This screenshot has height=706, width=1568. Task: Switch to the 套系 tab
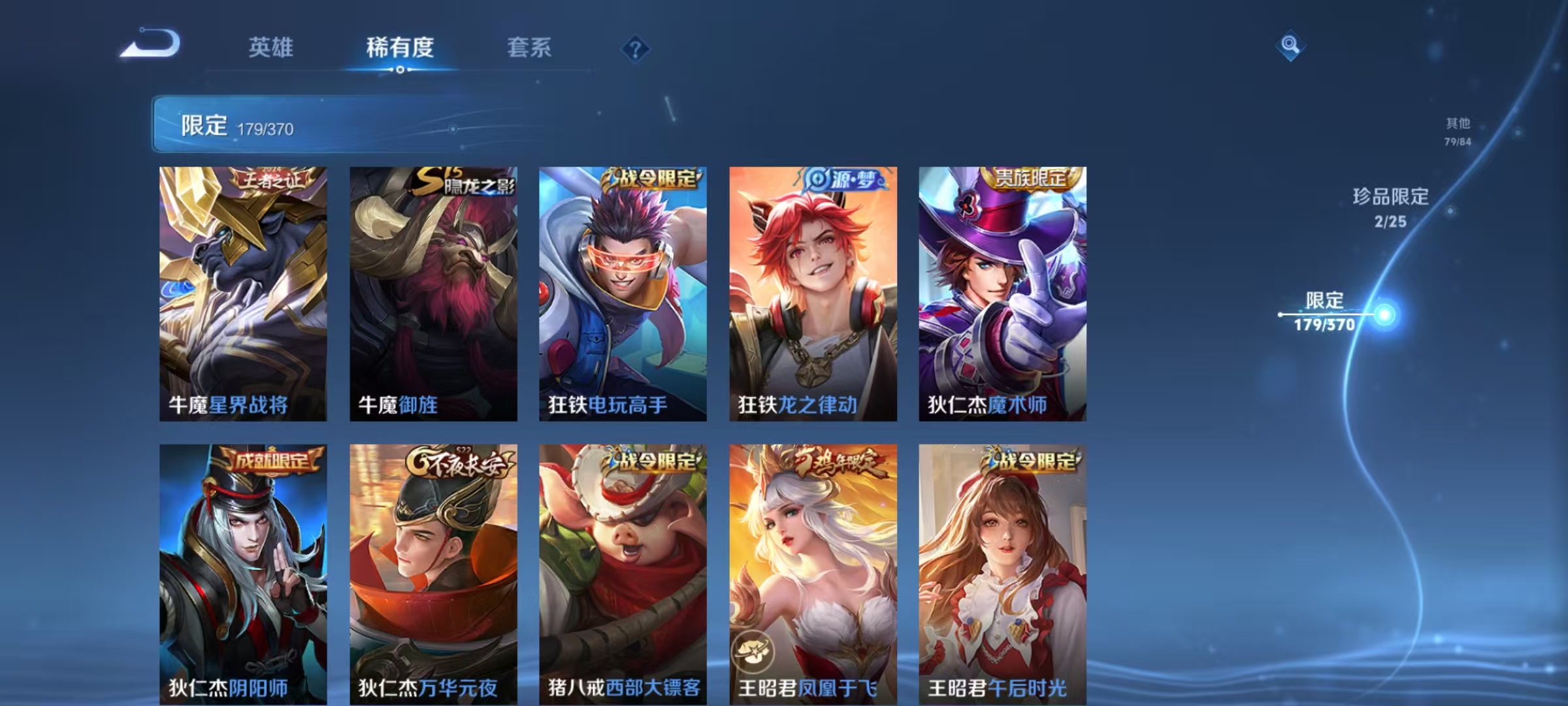(530, 47)
